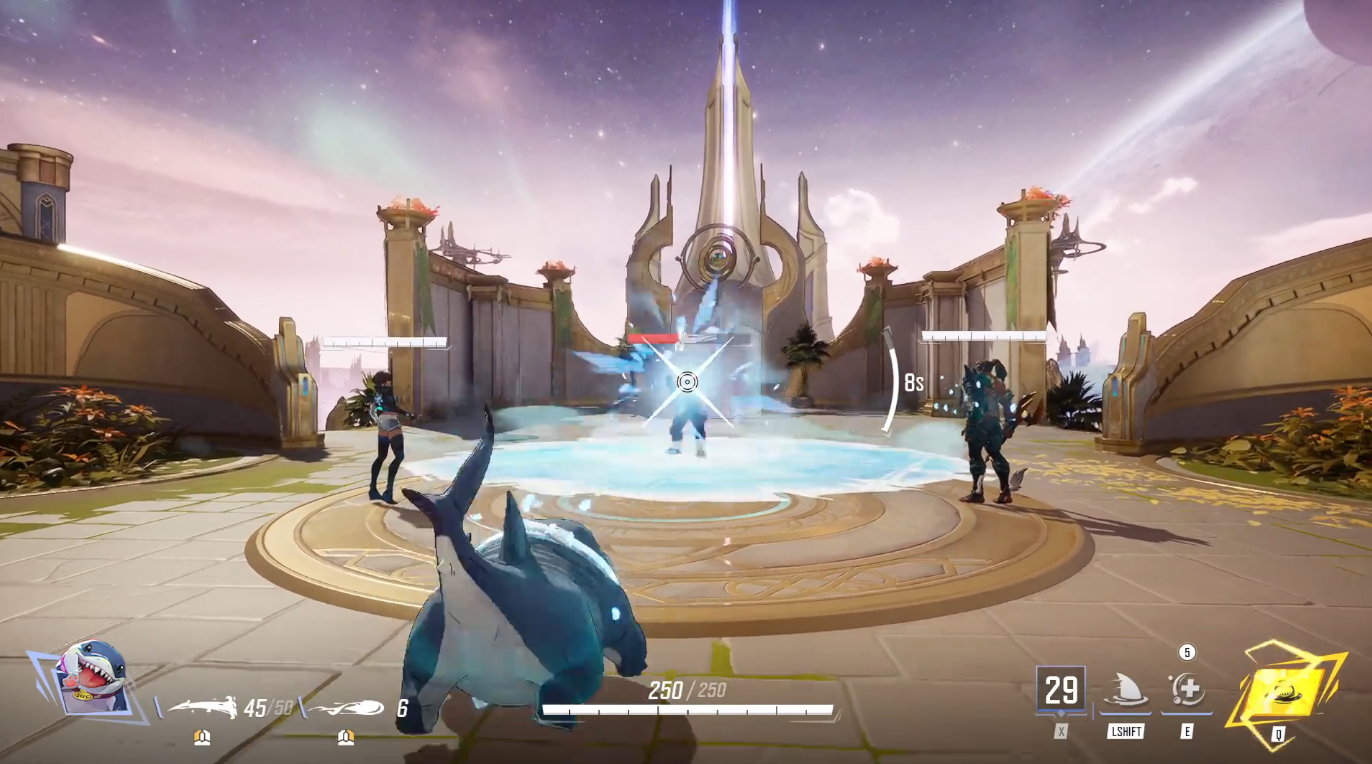
Task: Click Jeff the shark character portrait
Action: 92,677
